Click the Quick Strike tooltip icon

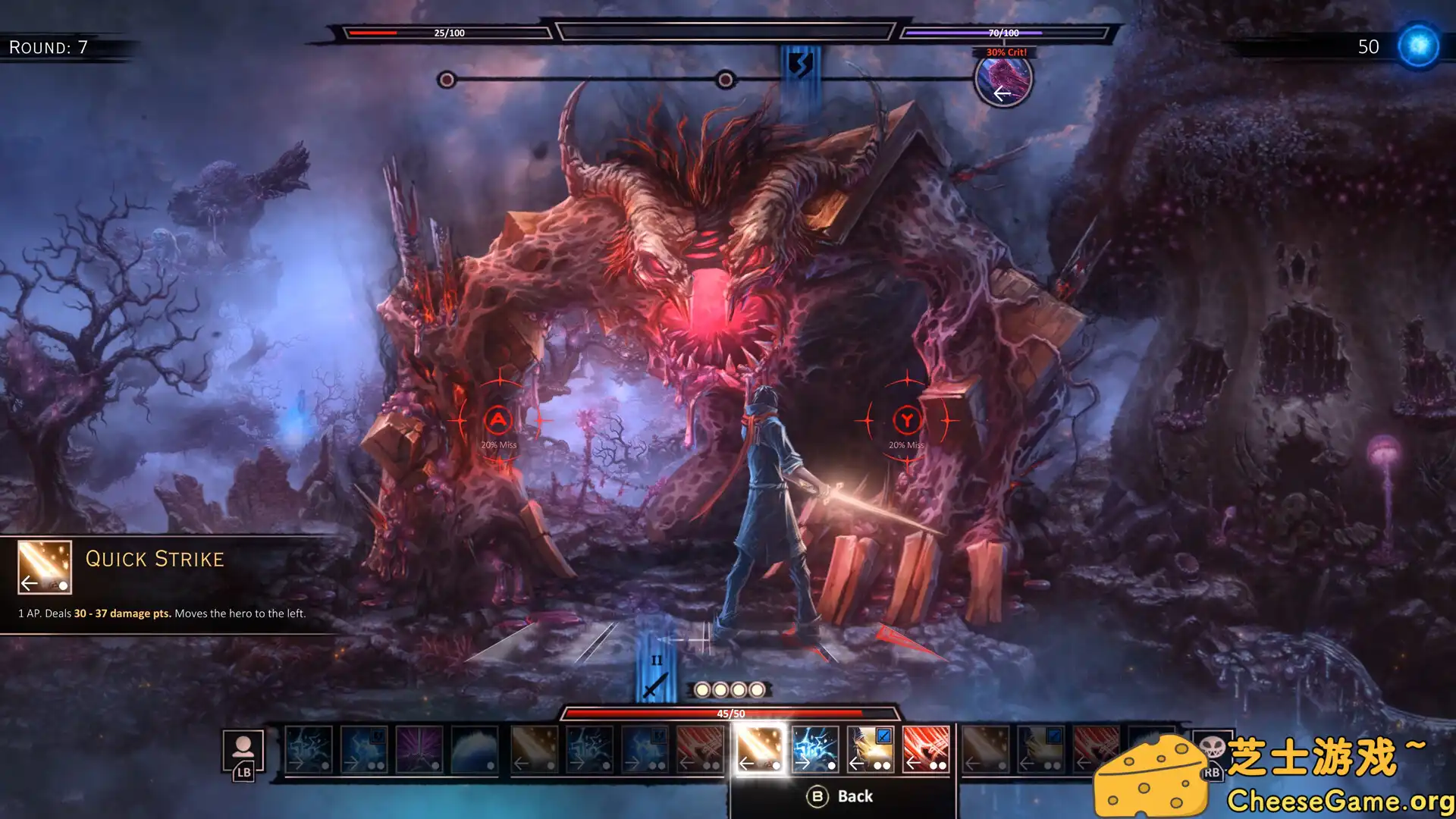45,566
